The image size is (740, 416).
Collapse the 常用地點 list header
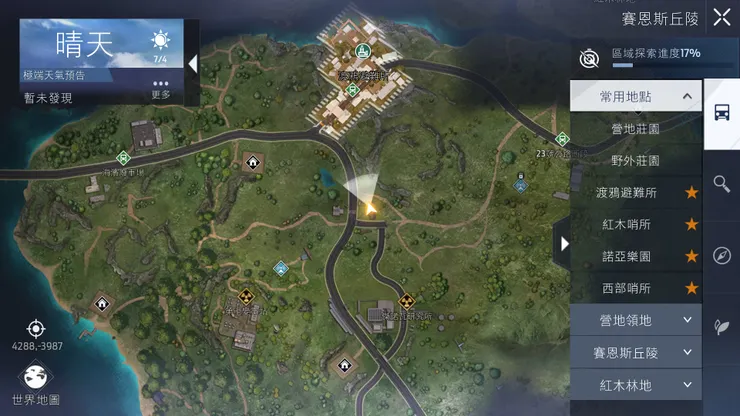tap(635, 96)
